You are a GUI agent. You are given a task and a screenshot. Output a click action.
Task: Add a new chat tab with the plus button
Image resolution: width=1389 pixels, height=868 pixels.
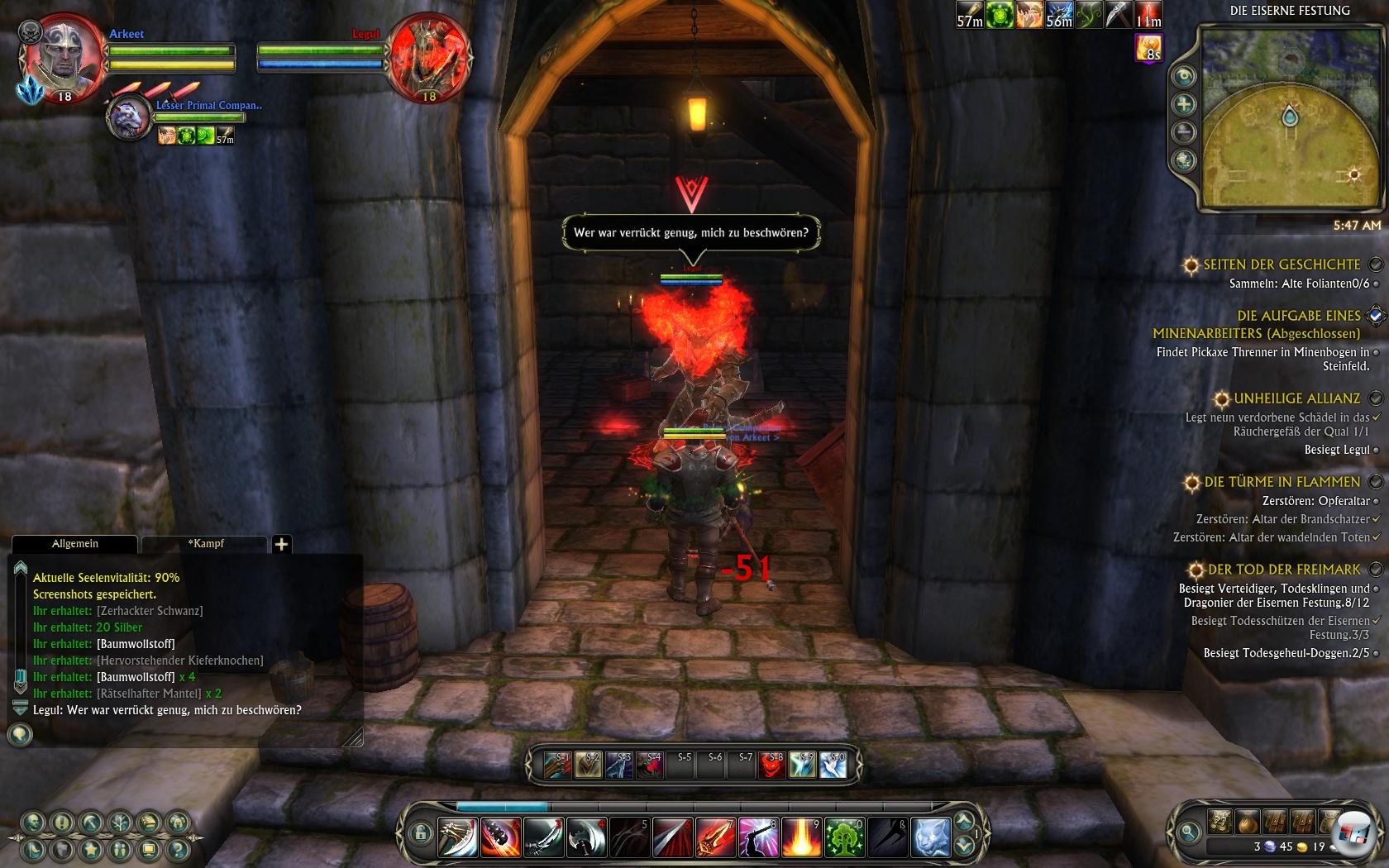coord(281,544)
